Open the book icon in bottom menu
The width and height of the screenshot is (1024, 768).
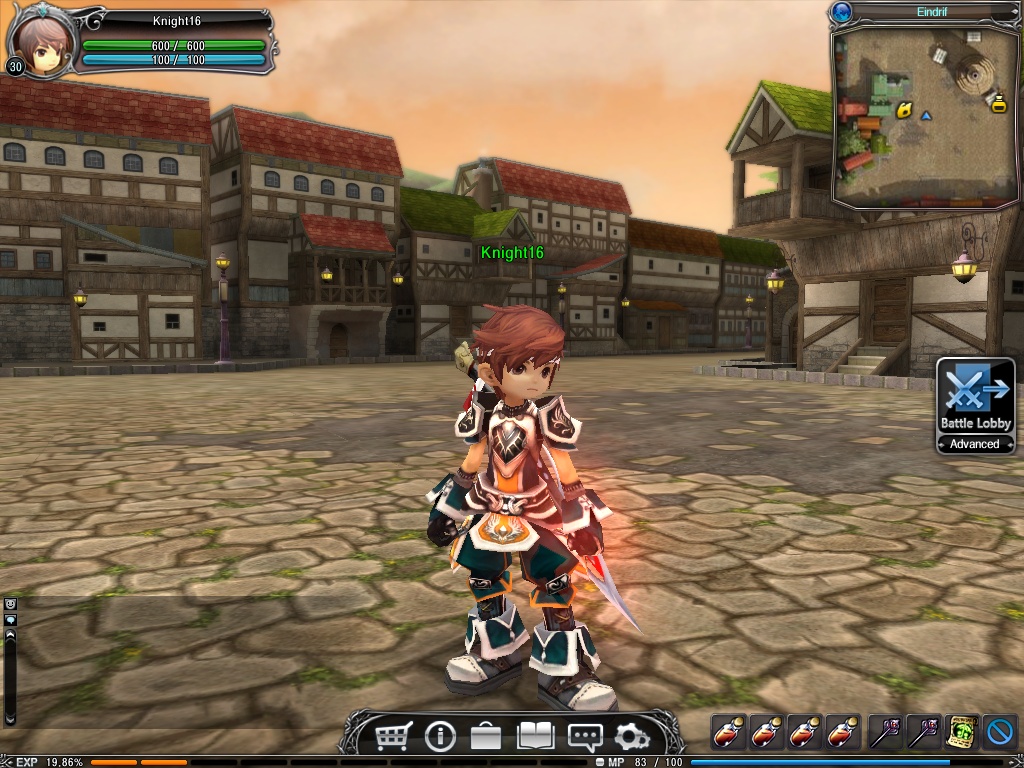click(535, 737)
